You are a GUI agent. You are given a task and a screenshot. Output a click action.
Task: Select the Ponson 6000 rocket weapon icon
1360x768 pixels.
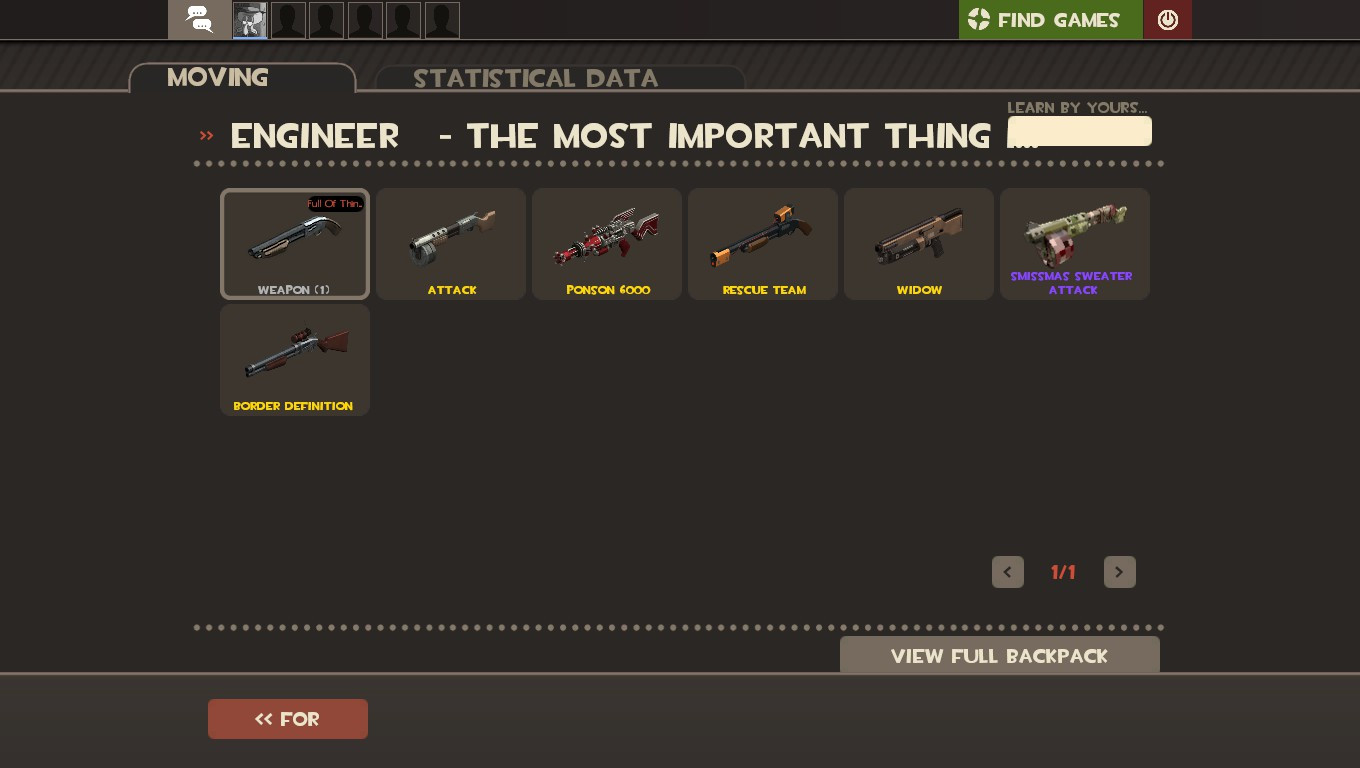point(607,240)
